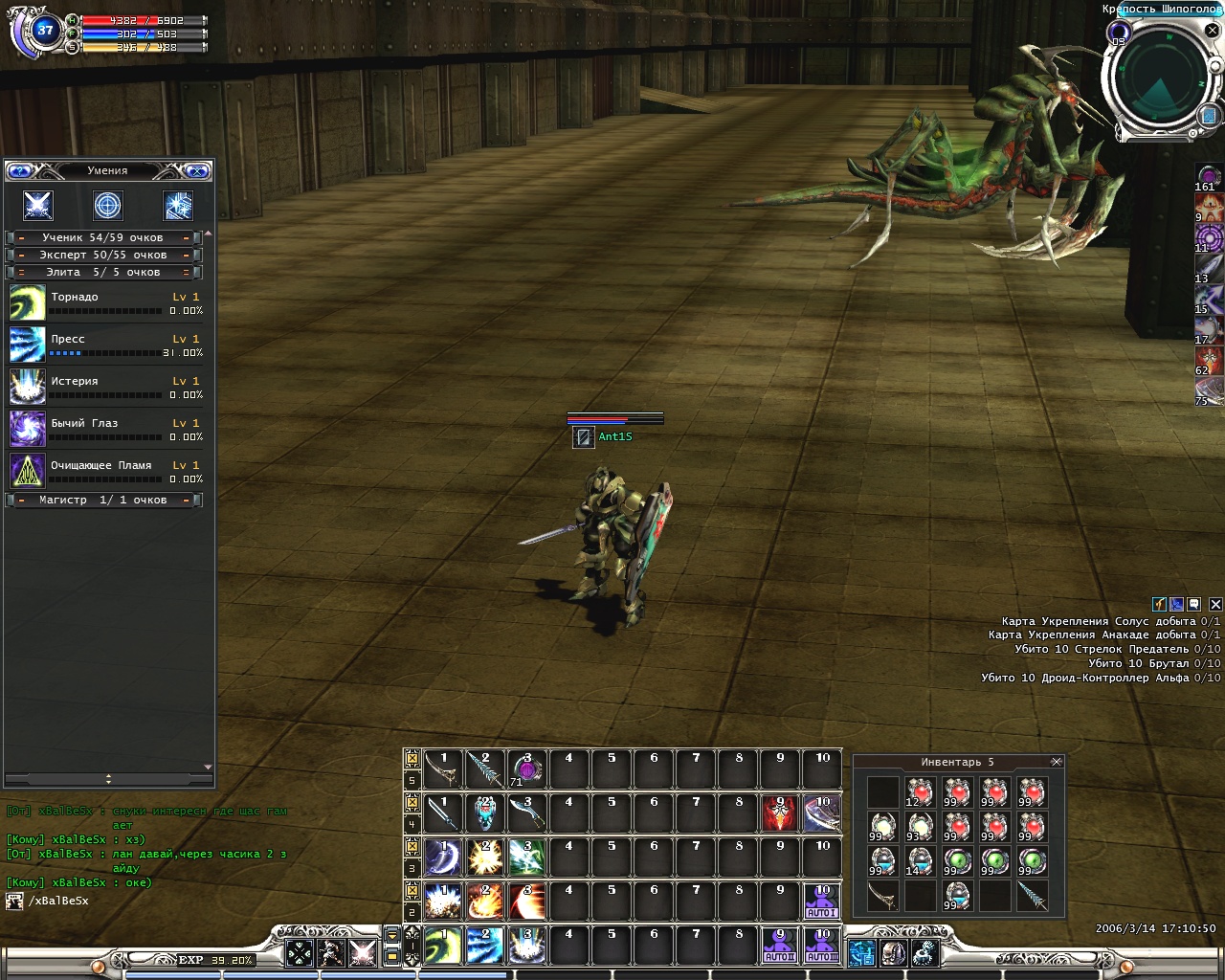Switch to the crosshair target skill tab

[107, 205]
